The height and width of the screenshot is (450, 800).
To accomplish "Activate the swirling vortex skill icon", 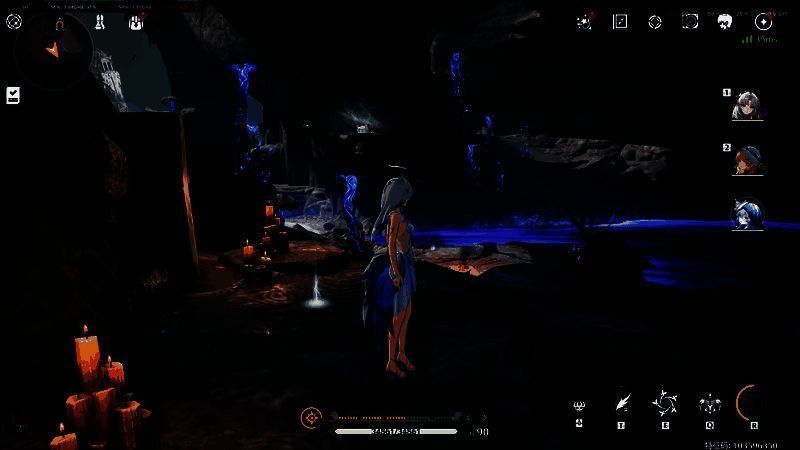I will click(x=664, y=404).
